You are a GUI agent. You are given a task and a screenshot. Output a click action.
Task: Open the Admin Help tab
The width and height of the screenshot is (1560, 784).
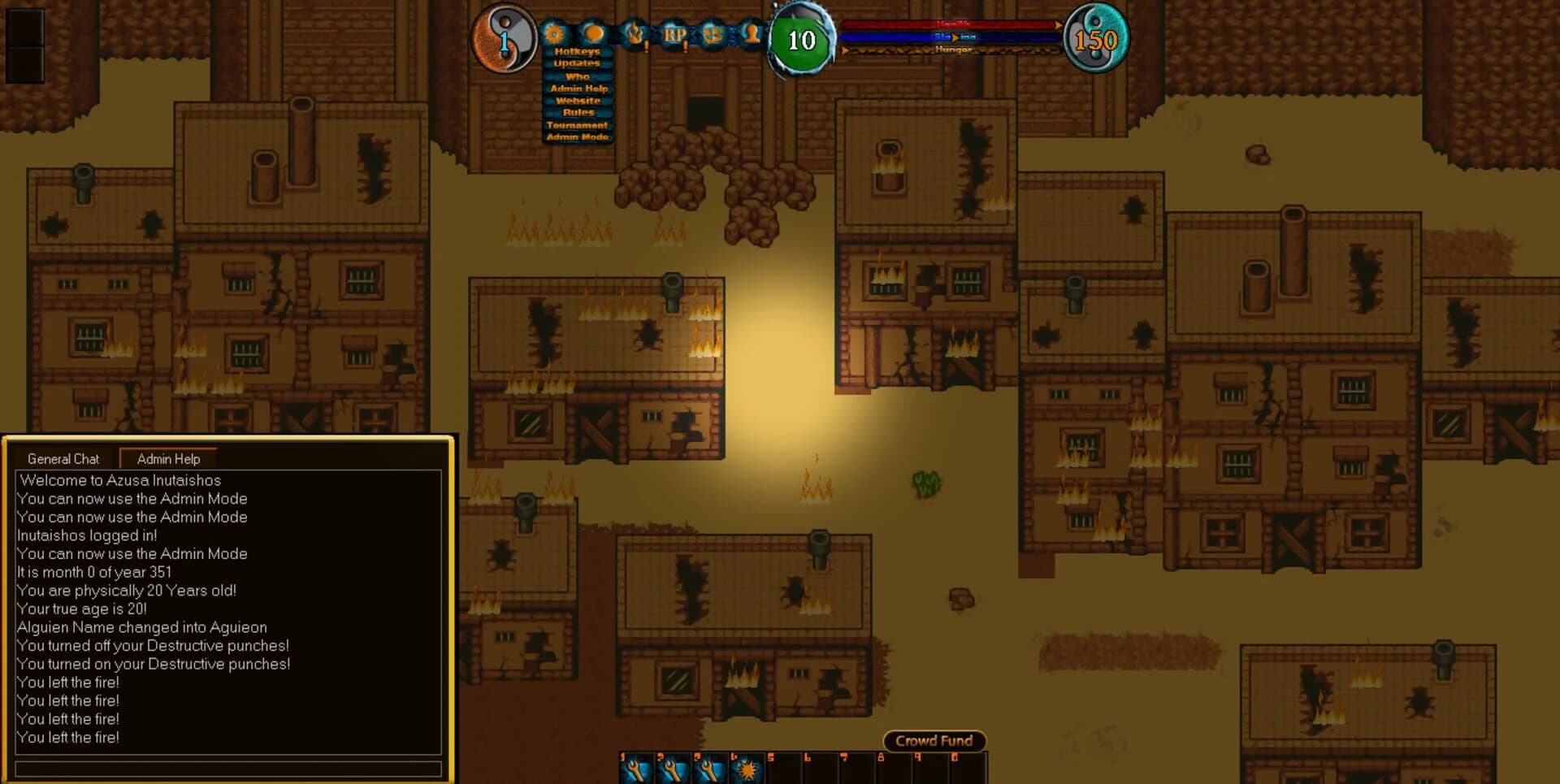coord(168,459)
